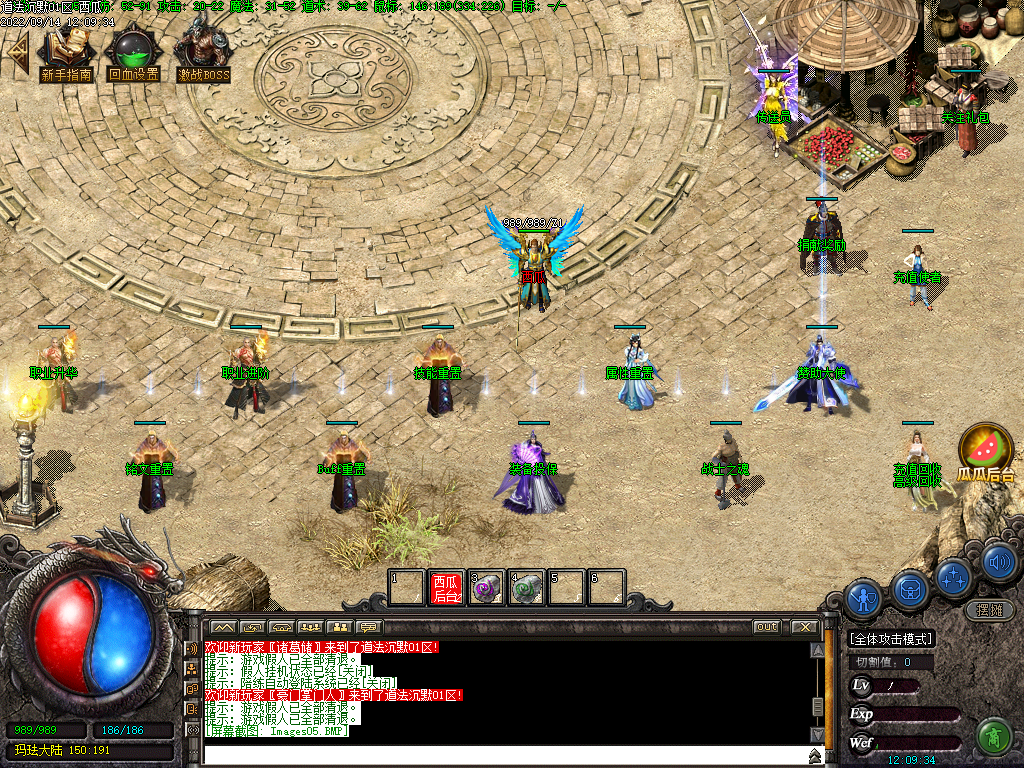
Task: Switch the 全体攻击模式 attack mode
Action: pyautogui.click(x=890, y=639)
